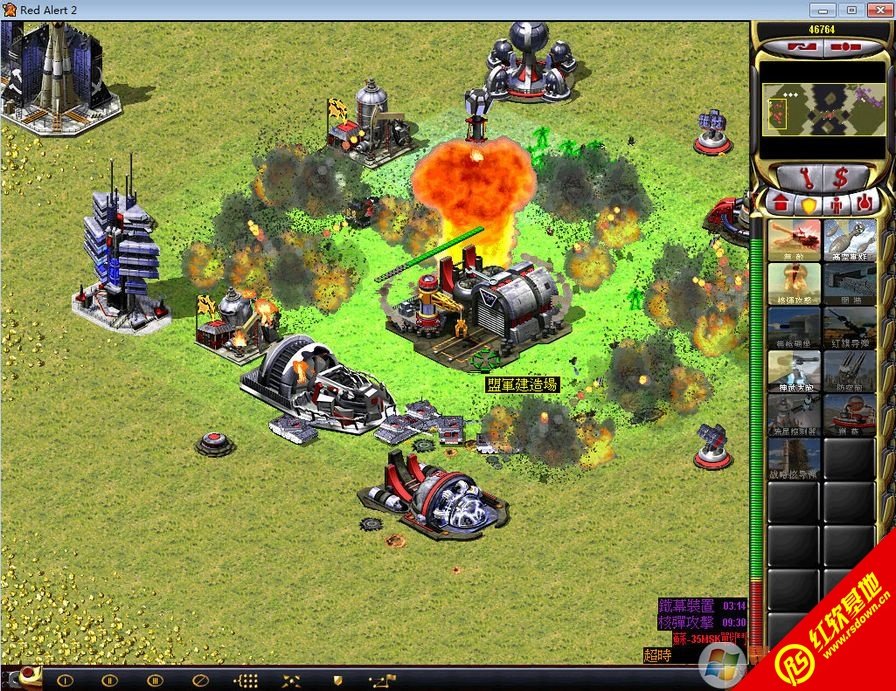Select control group two on command bar

pos(110,681)
